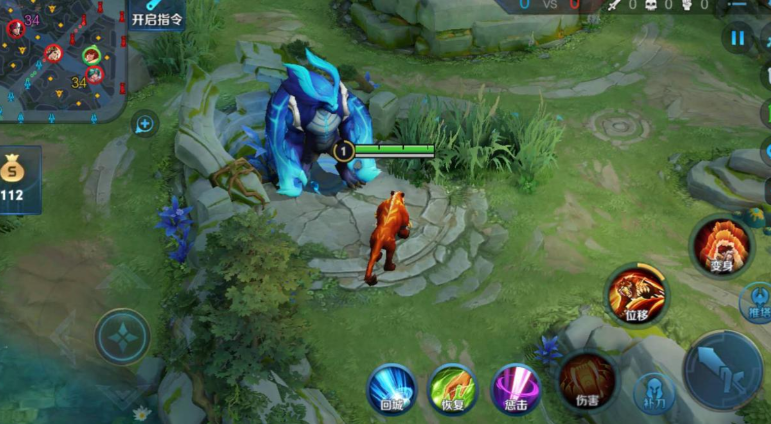This screenshot has width=771, height=424.
Task: Tap the sword basic attack button
Action: [x=723, y=369]
